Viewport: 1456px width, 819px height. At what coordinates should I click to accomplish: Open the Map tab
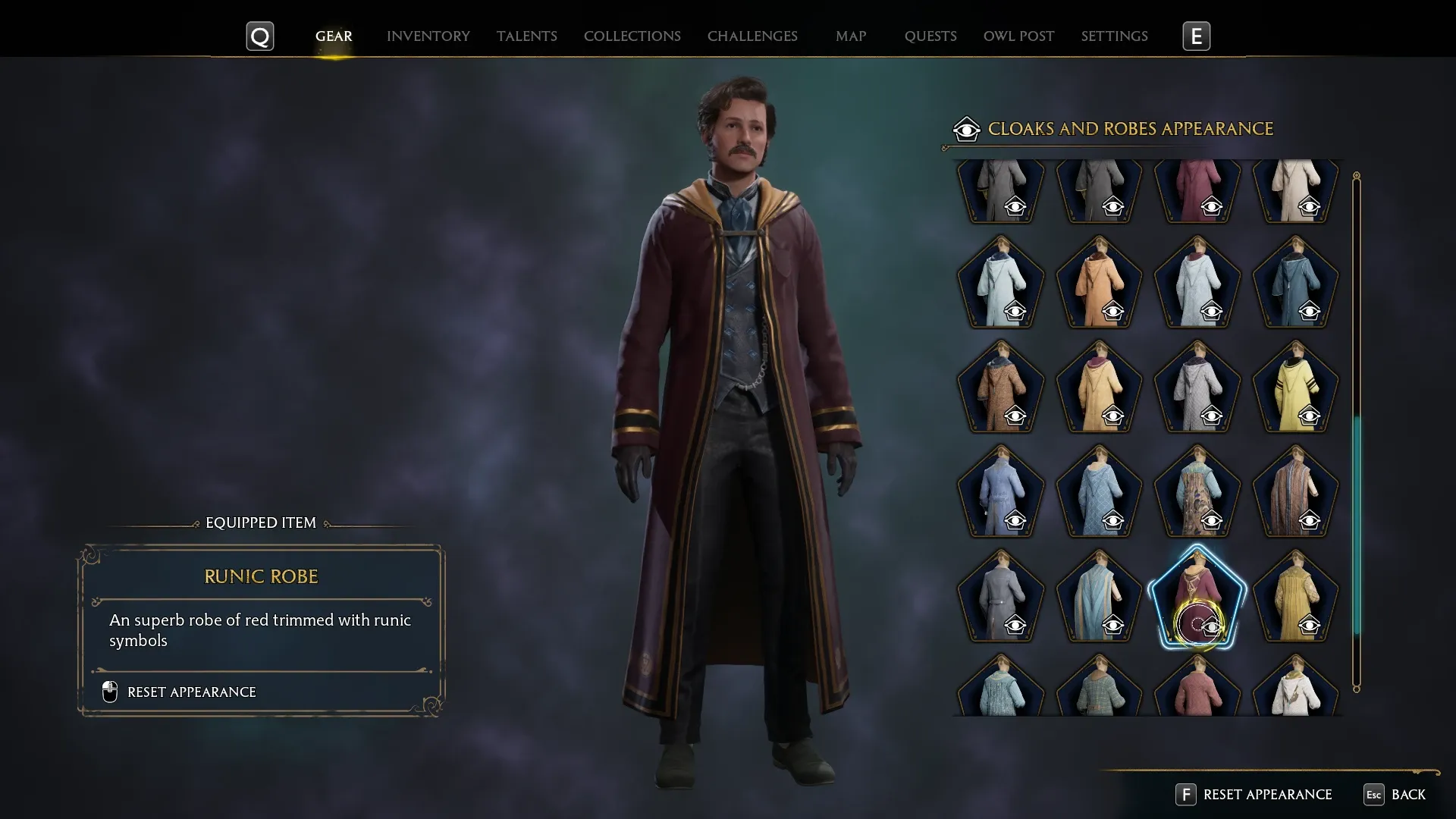coord(850,36)
